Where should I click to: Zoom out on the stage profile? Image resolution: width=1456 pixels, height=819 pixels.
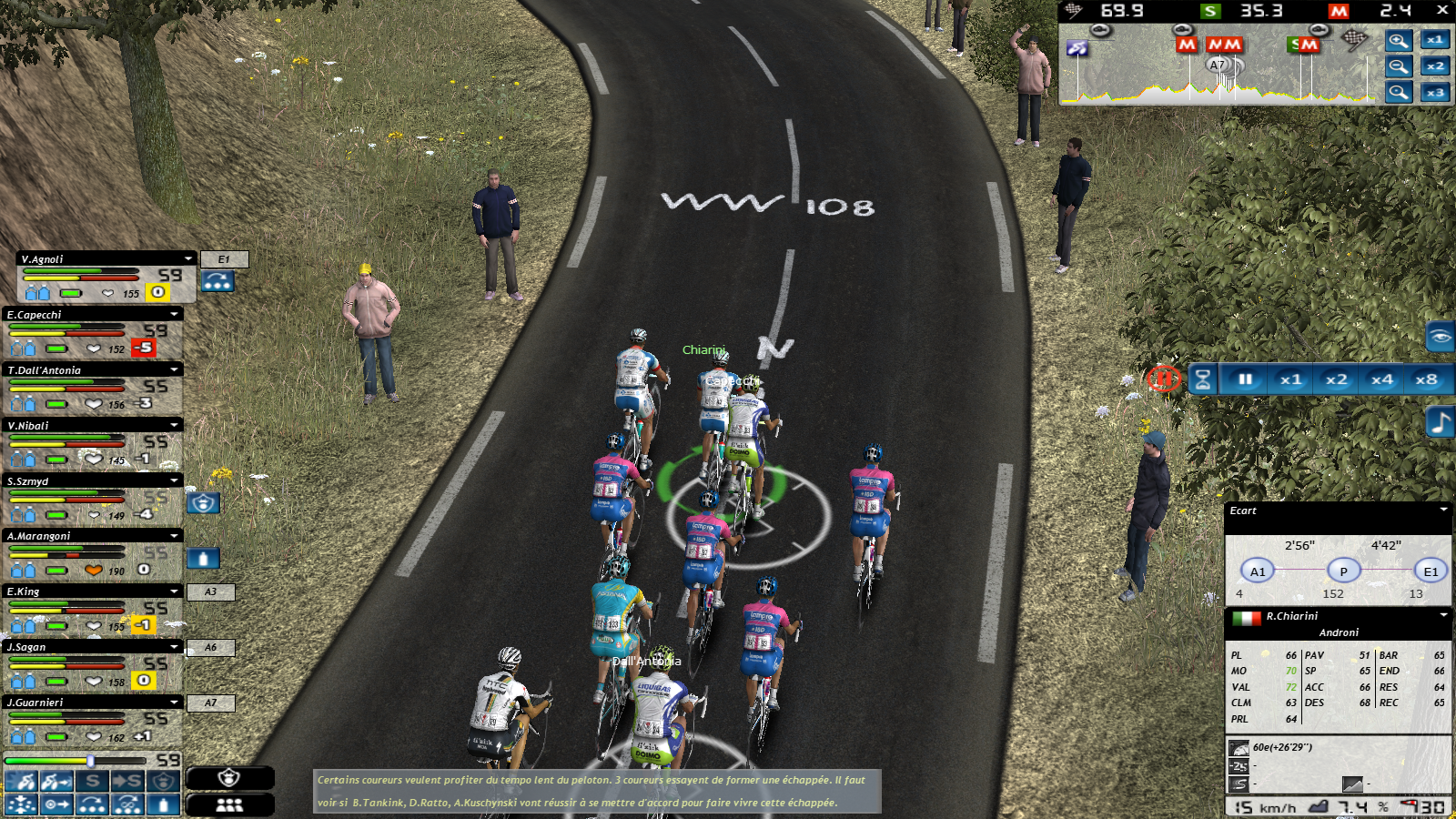(1399, 66)
